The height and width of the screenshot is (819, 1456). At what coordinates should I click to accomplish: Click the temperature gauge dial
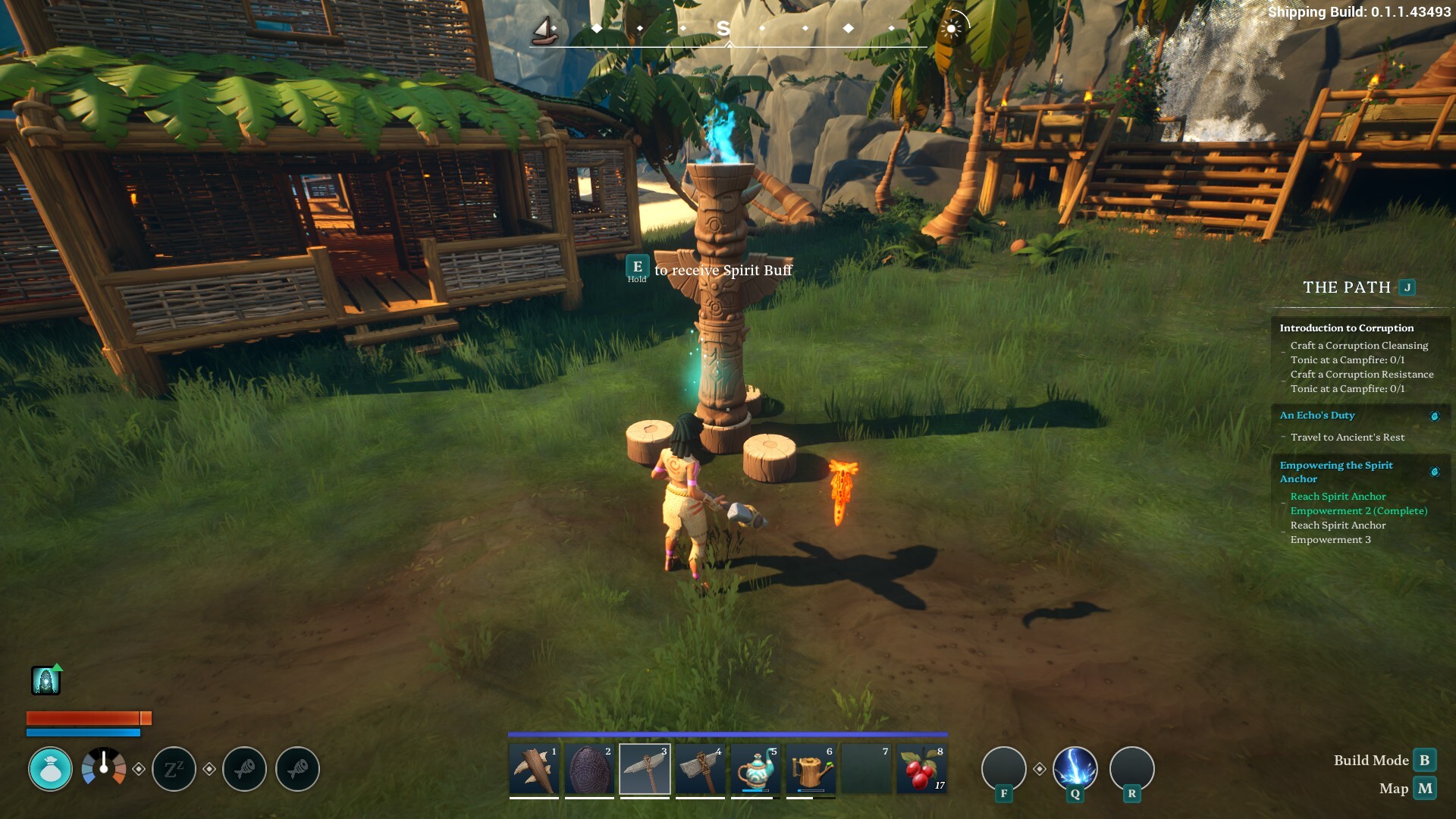point(104,769)
